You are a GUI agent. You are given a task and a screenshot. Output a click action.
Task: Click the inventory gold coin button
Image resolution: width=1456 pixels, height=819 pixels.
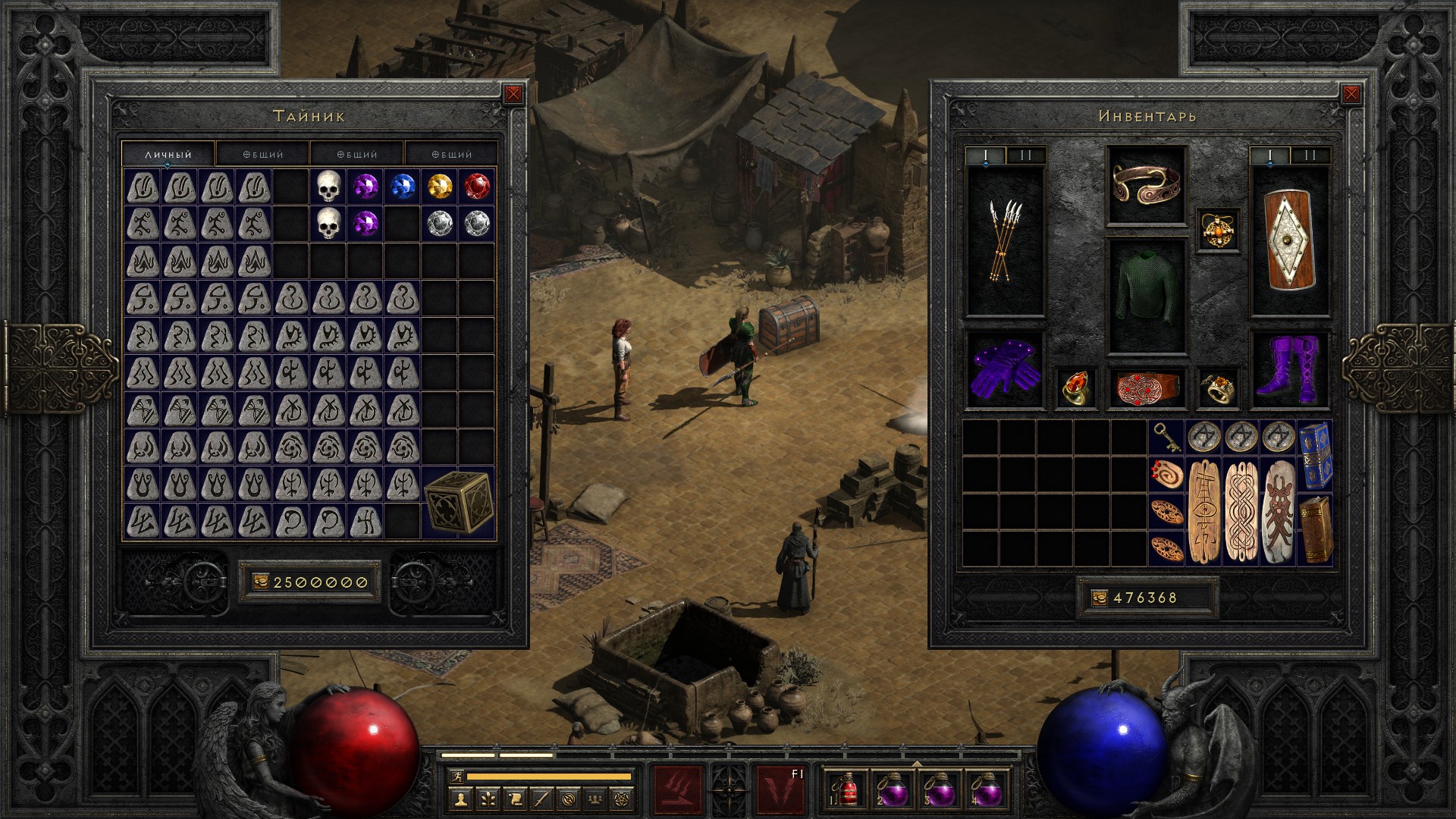point(1100,598)
